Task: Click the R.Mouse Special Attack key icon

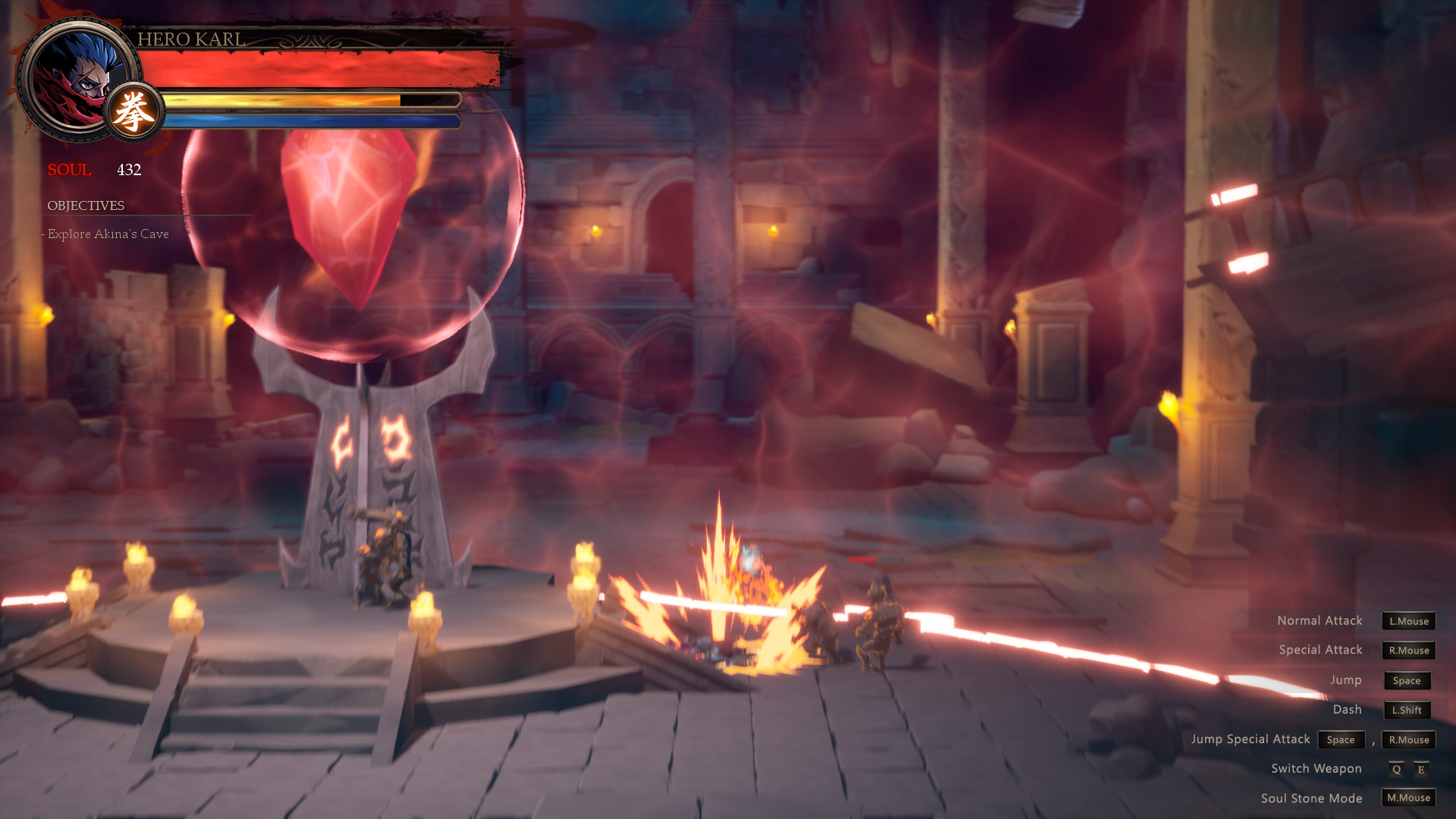Action: point(1407,651)
